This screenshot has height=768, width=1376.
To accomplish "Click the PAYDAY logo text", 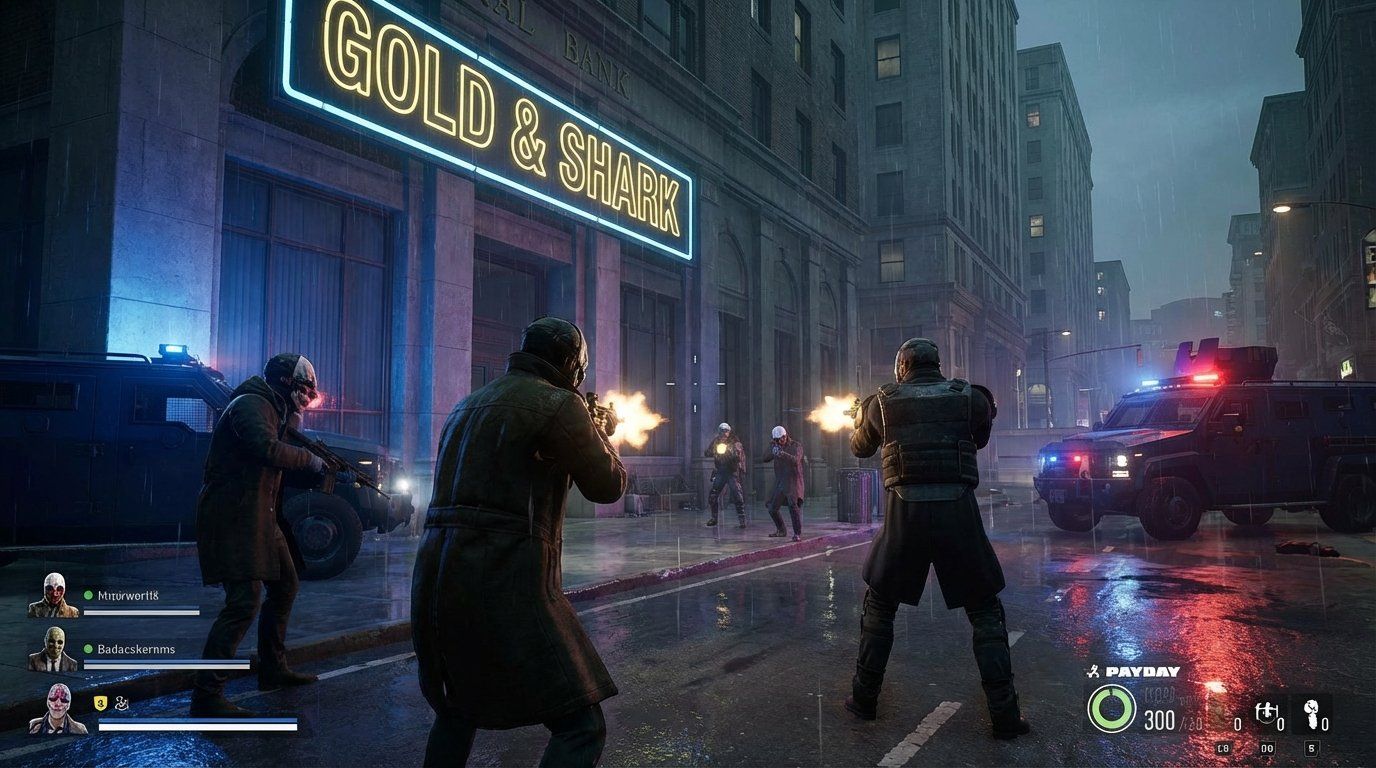I will click(x=1140, y=672).
